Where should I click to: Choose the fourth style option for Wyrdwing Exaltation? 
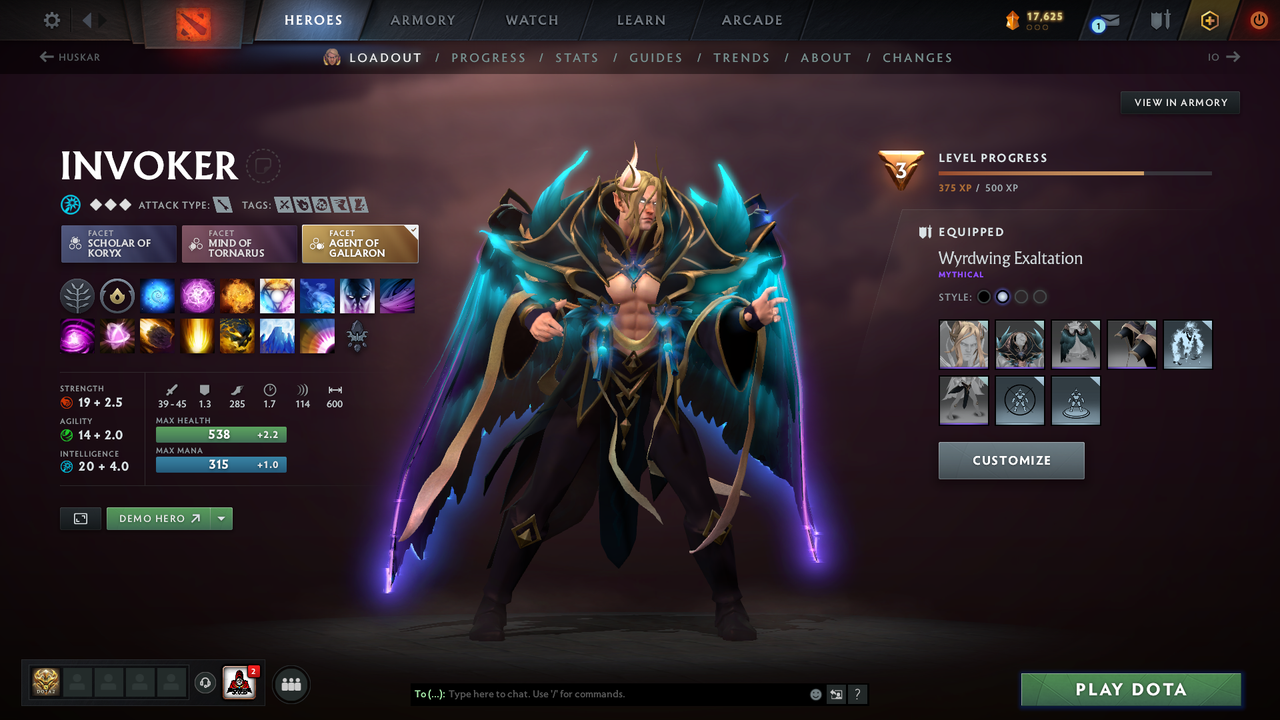(x=1131, y=344)
